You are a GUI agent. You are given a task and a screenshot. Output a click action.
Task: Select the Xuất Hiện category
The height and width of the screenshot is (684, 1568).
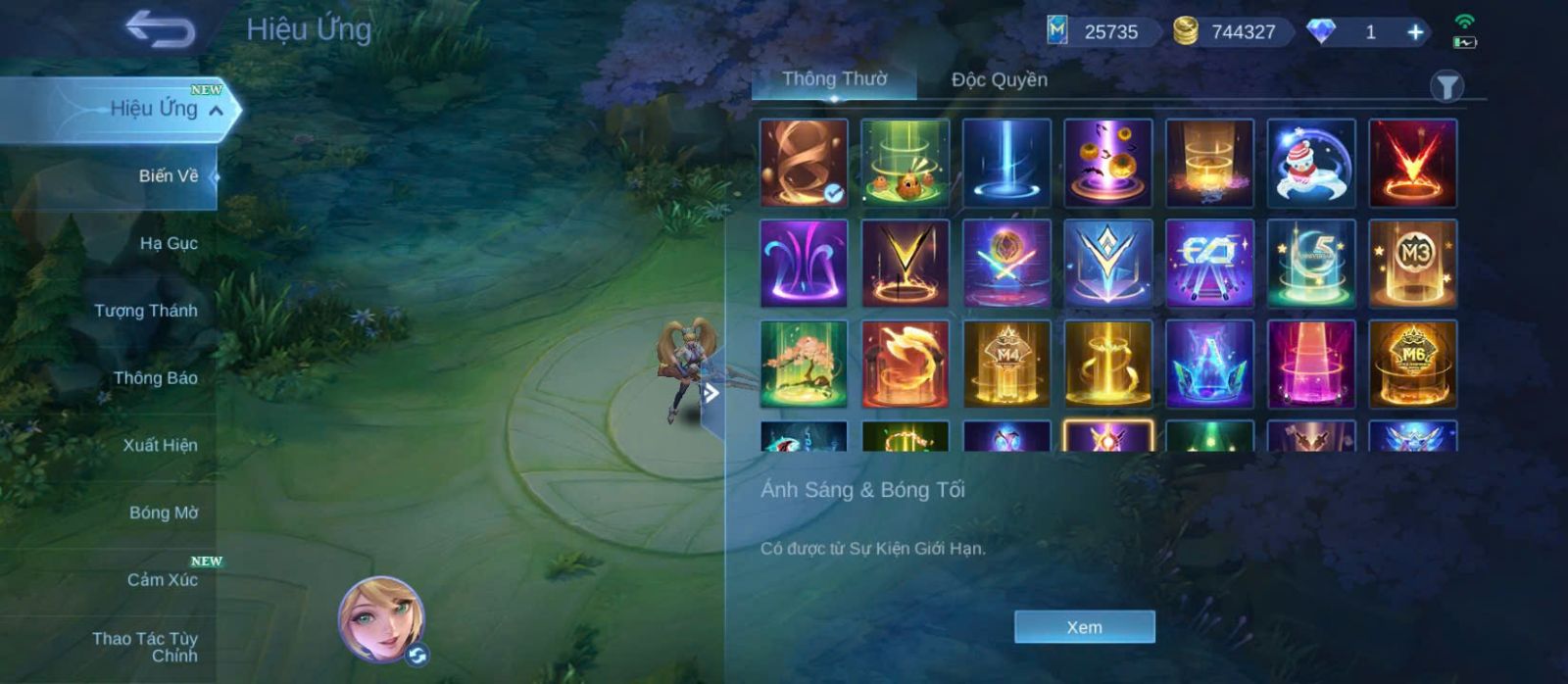pos(160,445)
